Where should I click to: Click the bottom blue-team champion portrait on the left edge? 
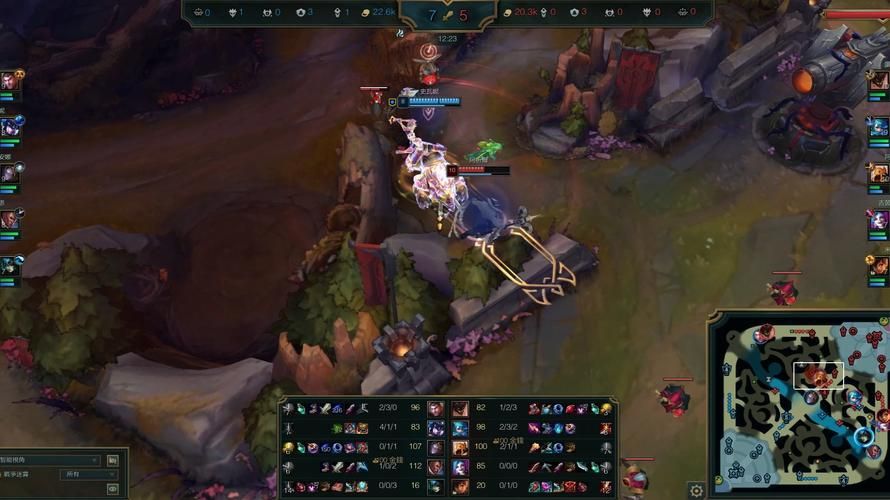pyautogui.click(x=9, y=266)
